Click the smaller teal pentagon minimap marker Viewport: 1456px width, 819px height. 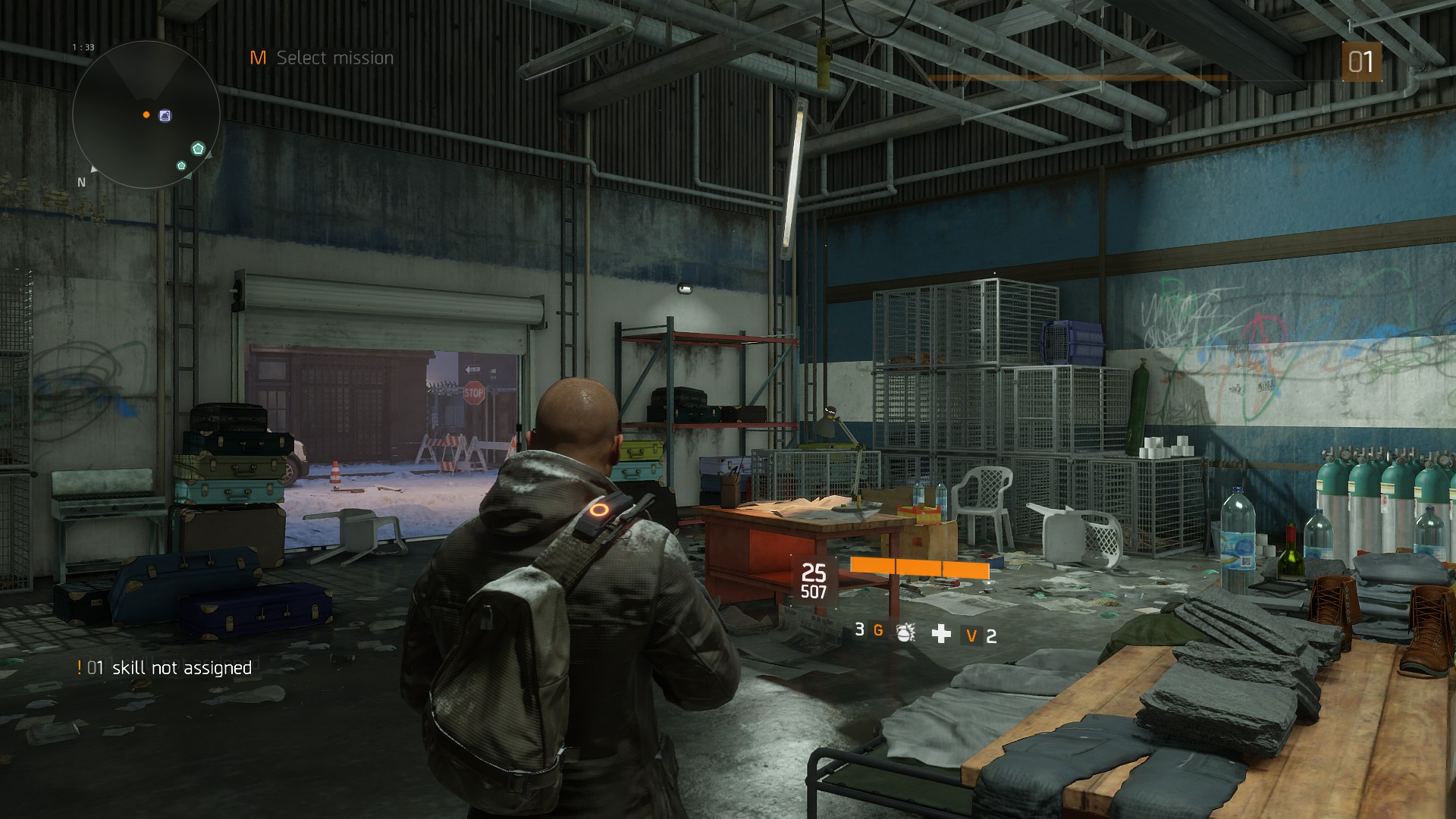181,165
